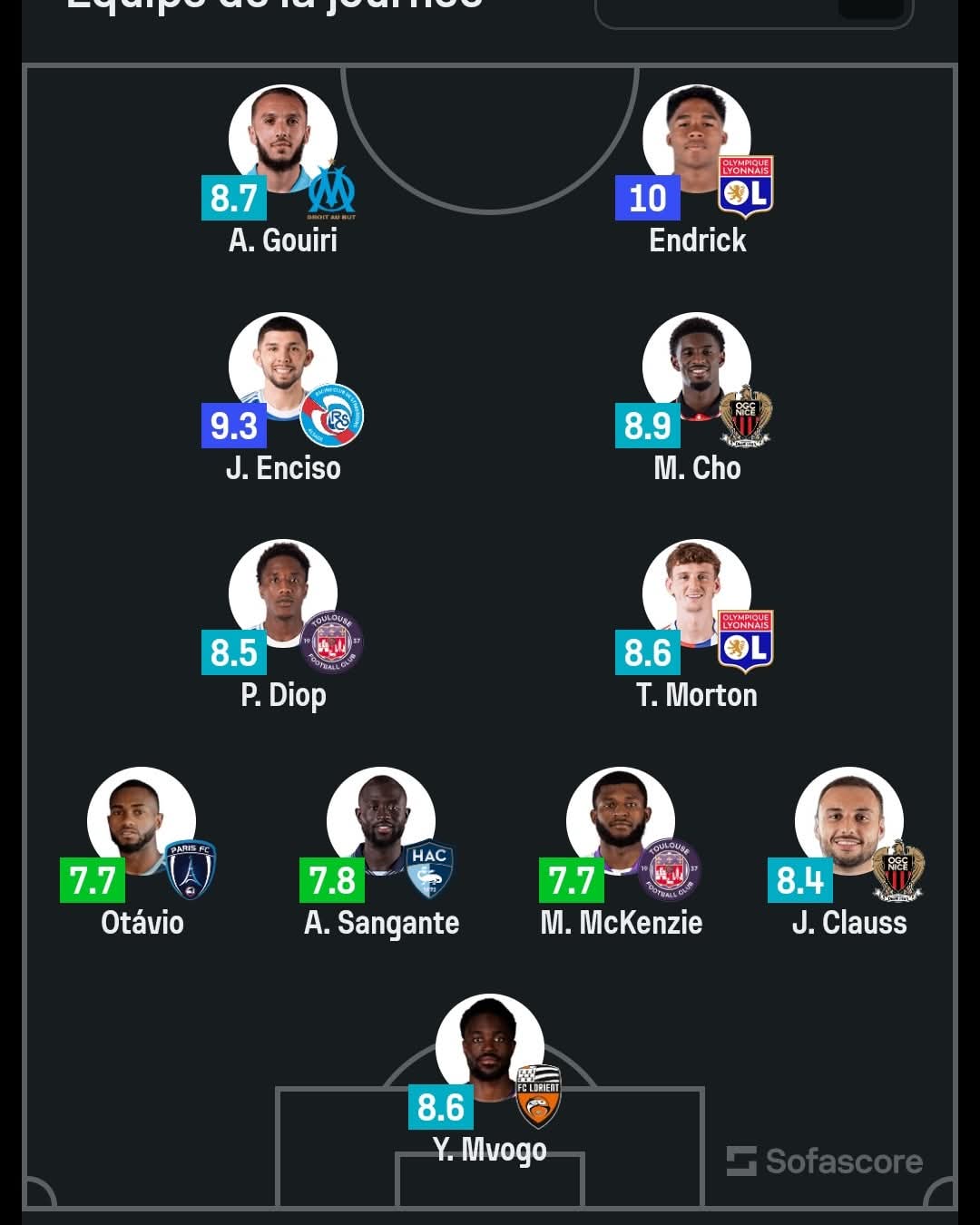Select Endrick in the lineup
This screenshot has width=980, height=1225.
click(696, 141)
